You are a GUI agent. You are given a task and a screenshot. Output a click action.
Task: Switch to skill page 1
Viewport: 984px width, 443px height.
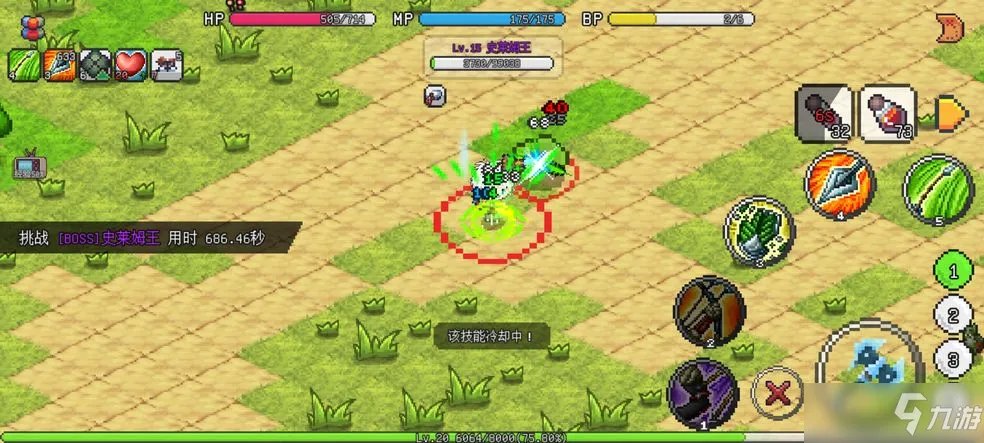point(954,270)
